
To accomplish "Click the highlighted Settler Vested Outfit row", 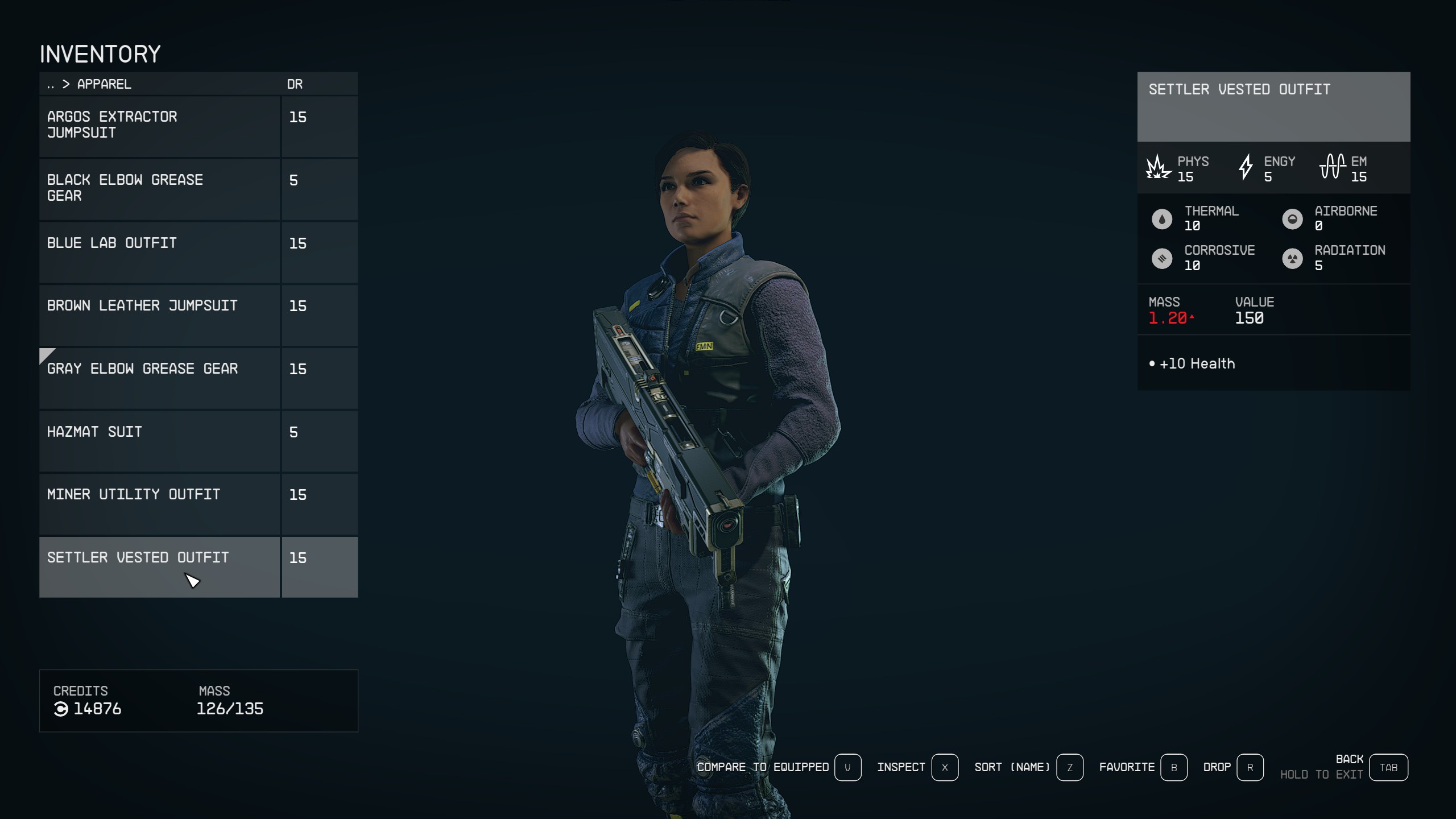I will point(159,567).
